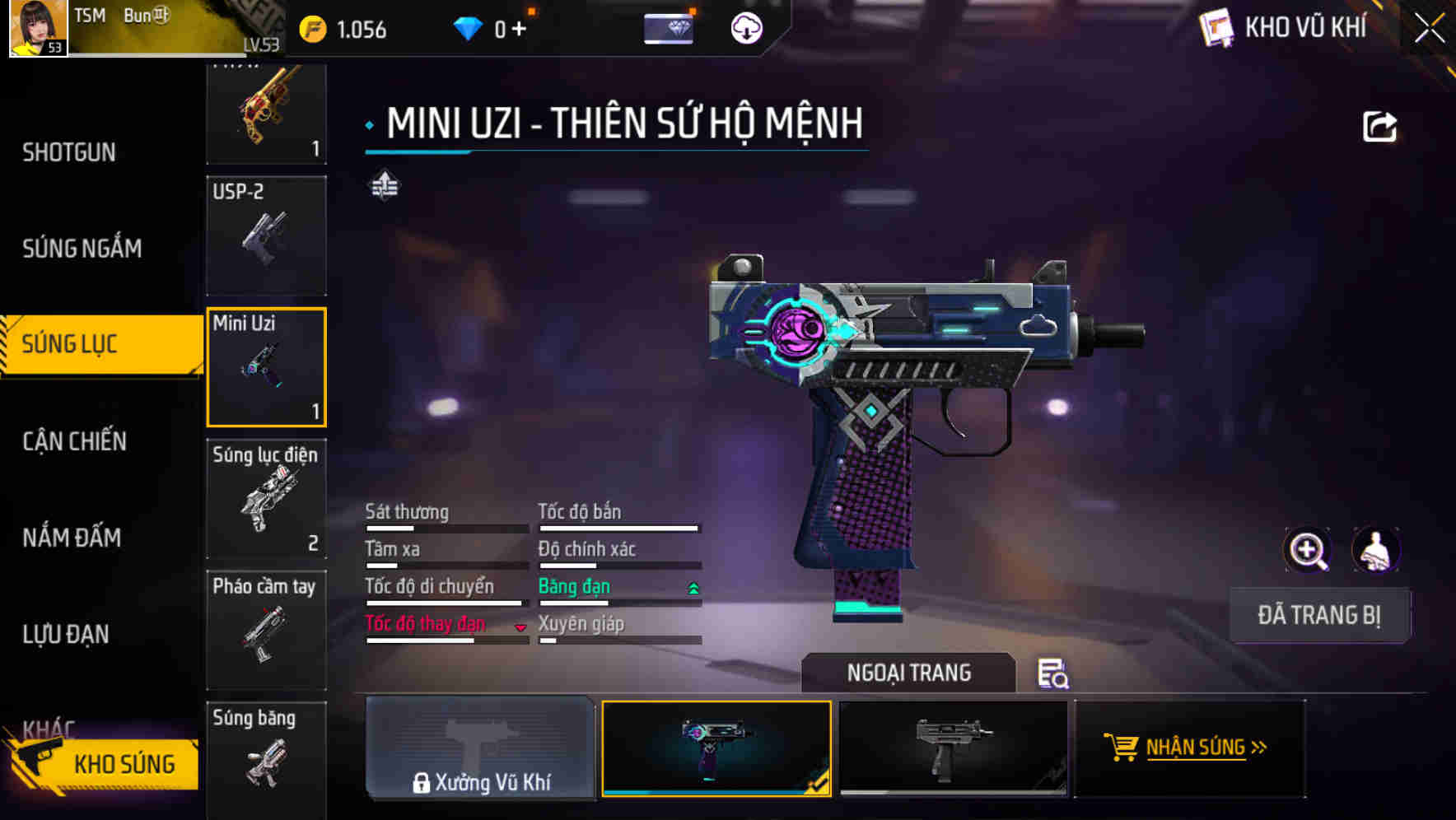Select the default grey Mini Uzi skin
The width and height of the screenshot is (1456, 820).
953,748
